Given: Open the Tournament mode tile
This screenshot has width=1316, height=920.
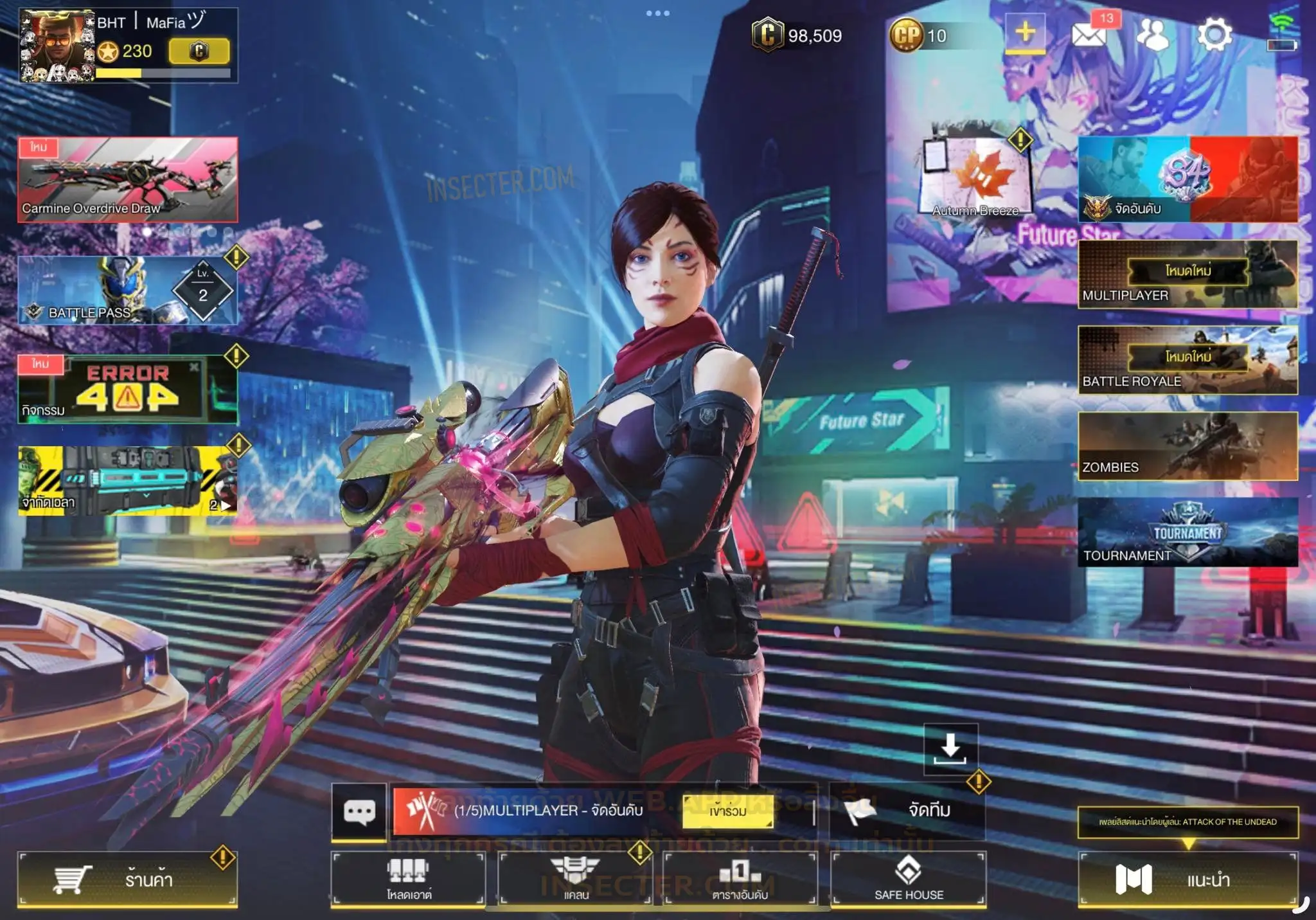Looking at the screenshot, I should click(x=1187, y=532).
